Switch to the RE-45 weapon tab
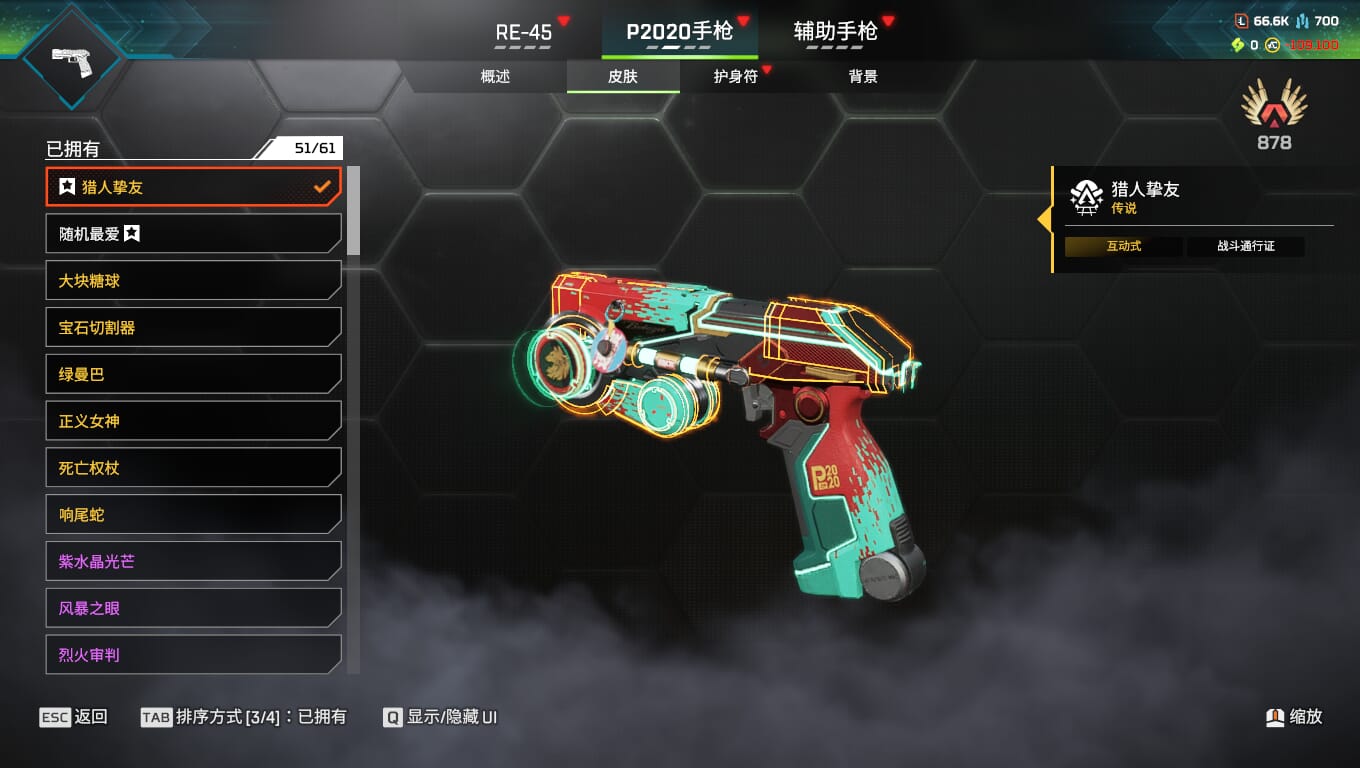The width and height of the screenshot is (1360, 768). pos(524,32)
